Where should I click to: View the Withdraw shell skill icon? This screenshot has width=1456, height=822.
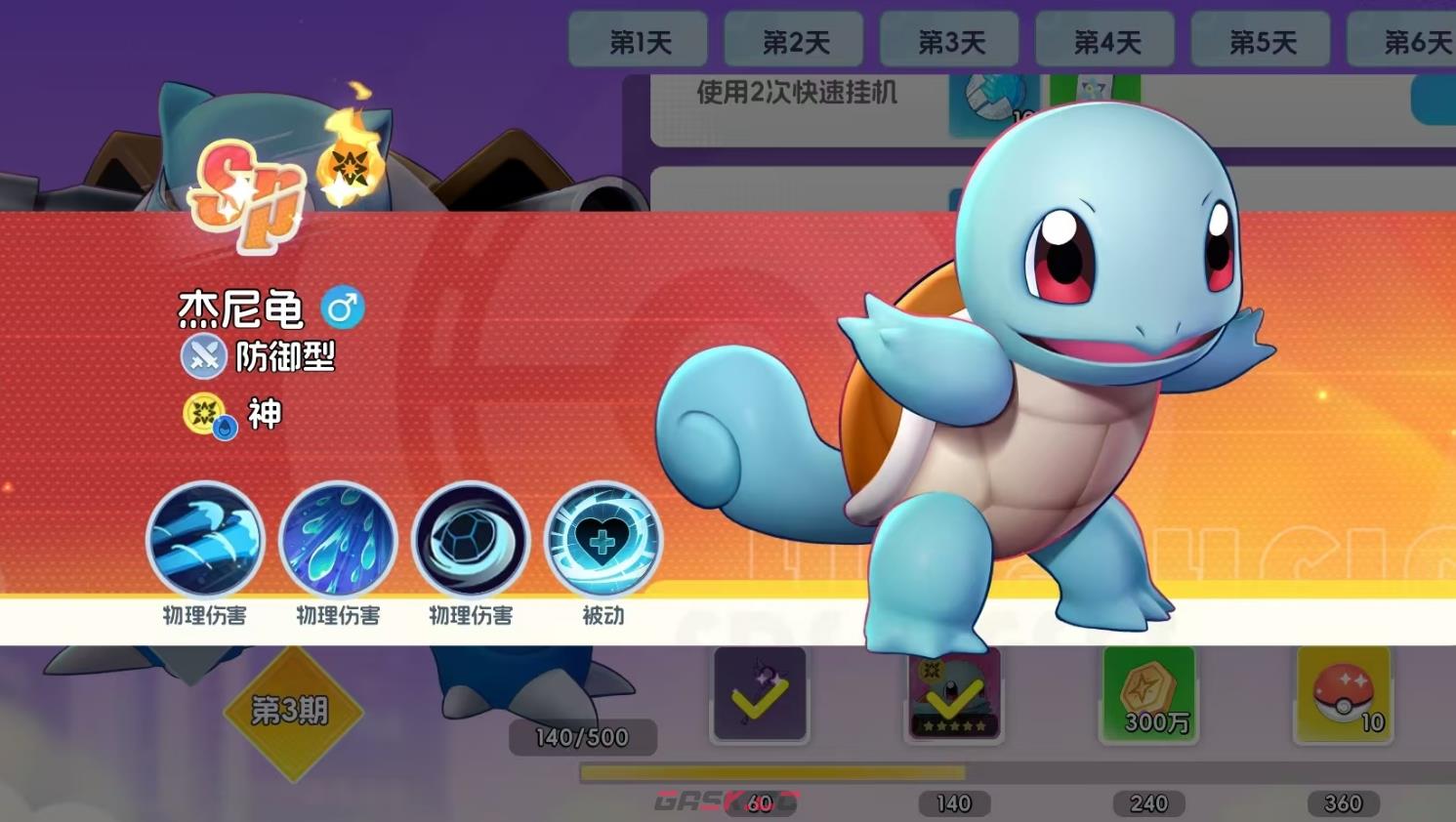[x=472, y=540]
